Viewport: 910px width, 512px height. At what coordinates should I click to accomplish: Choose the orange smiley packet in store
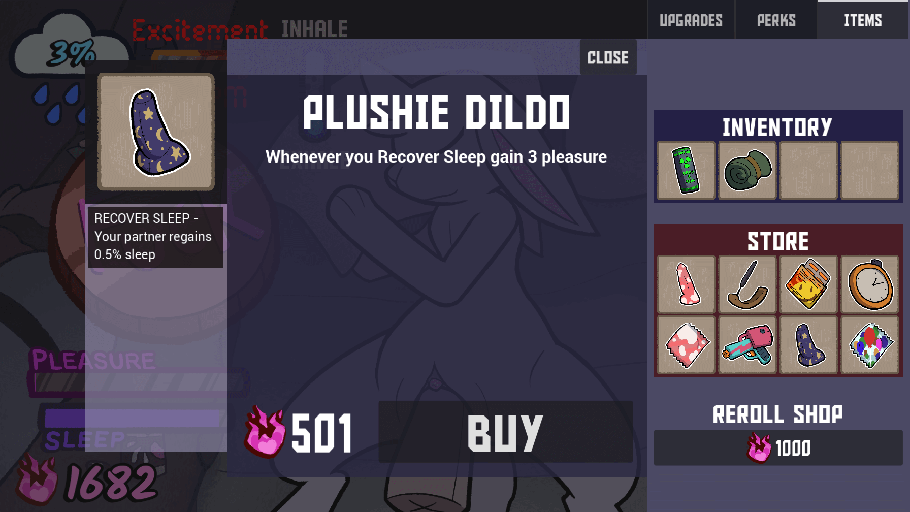coord(808,284)
